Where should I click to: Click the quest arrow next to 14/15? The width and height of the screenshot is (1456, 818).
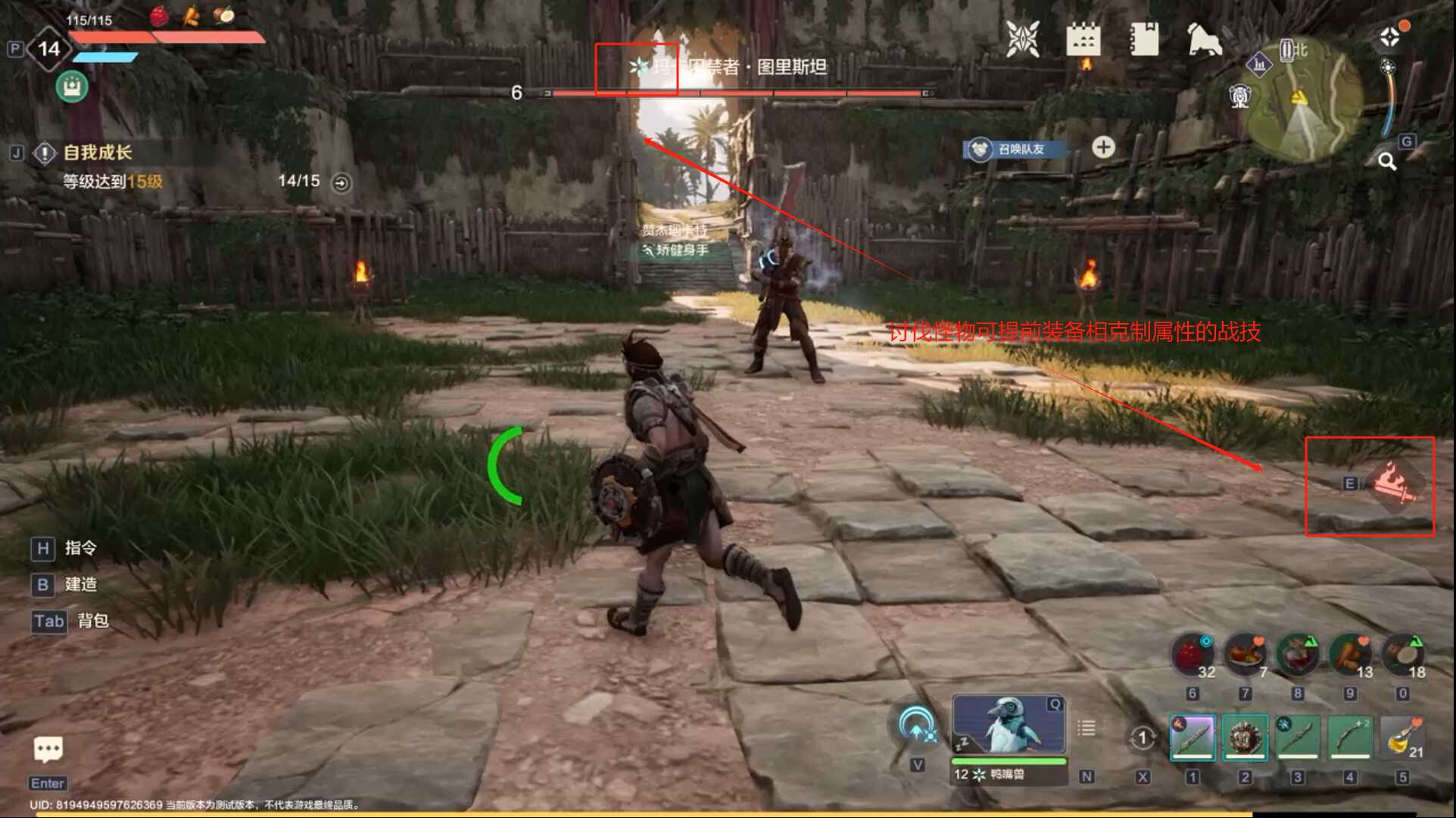(341, 183)
